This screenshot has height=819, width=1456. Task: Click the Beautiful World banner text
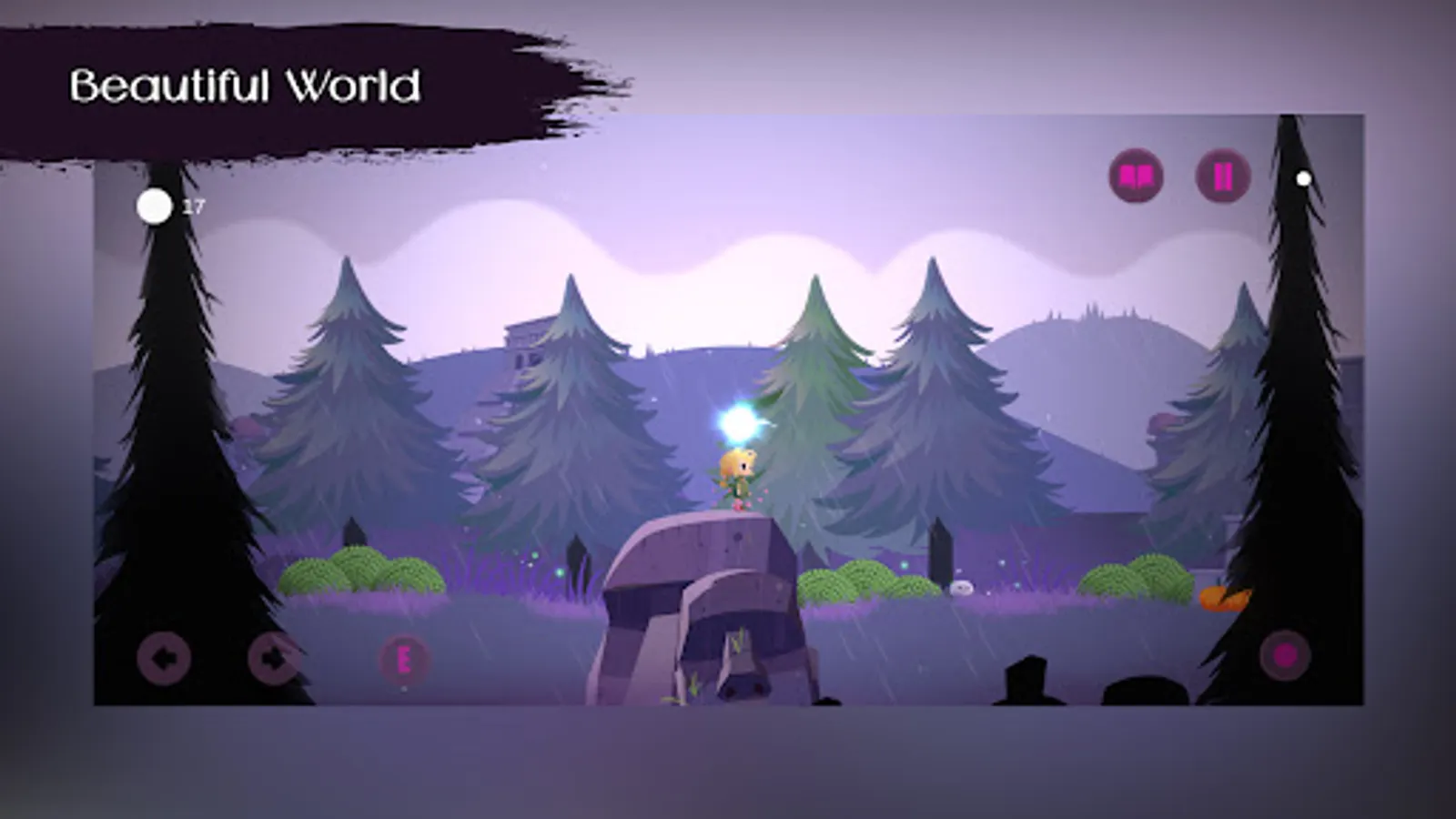[x=247, y=86]
